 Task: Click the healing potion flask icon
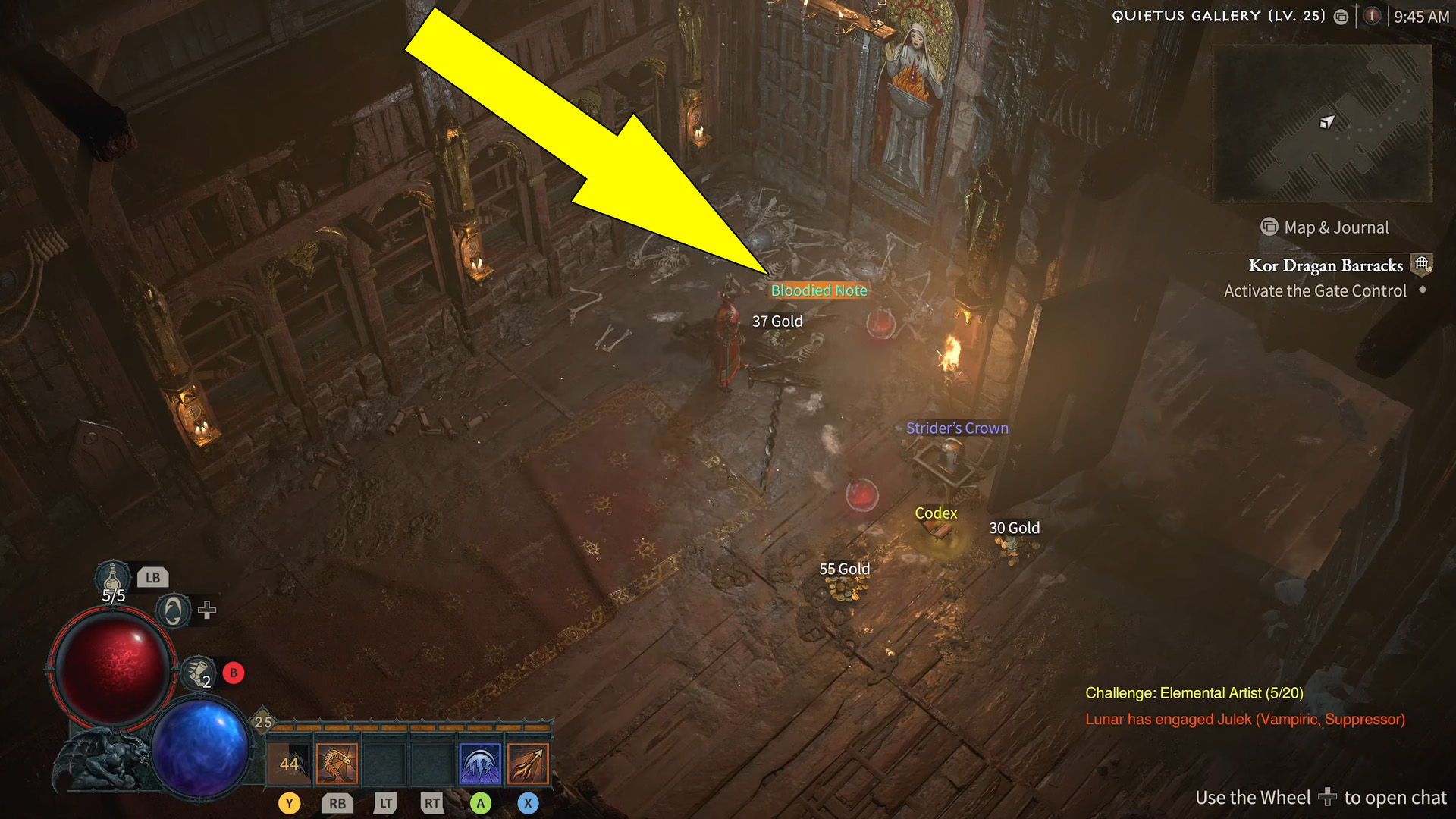[x=112, y=575]
